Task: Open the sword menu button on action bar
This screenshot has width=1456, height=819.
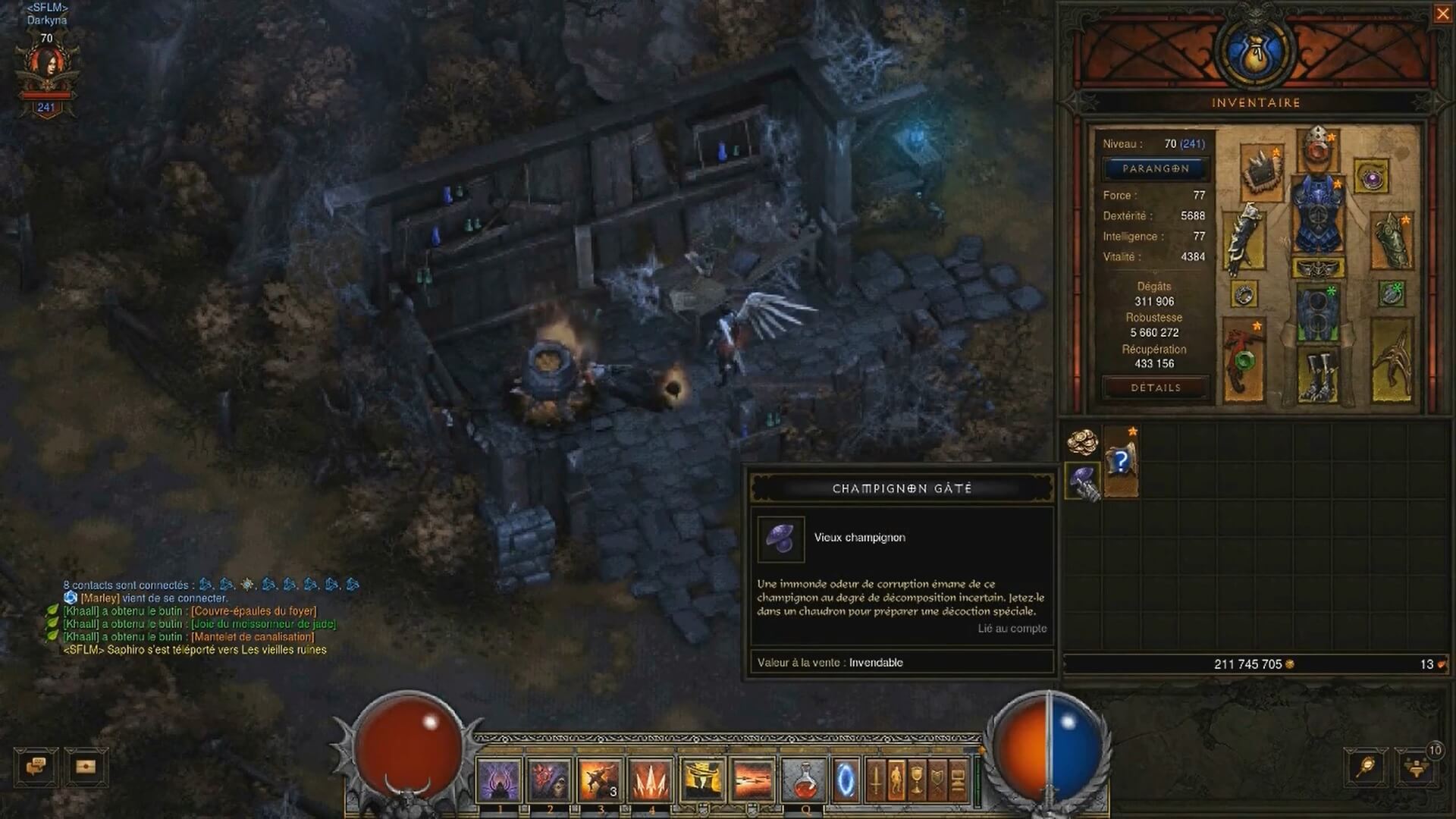Action: [875, 780]
